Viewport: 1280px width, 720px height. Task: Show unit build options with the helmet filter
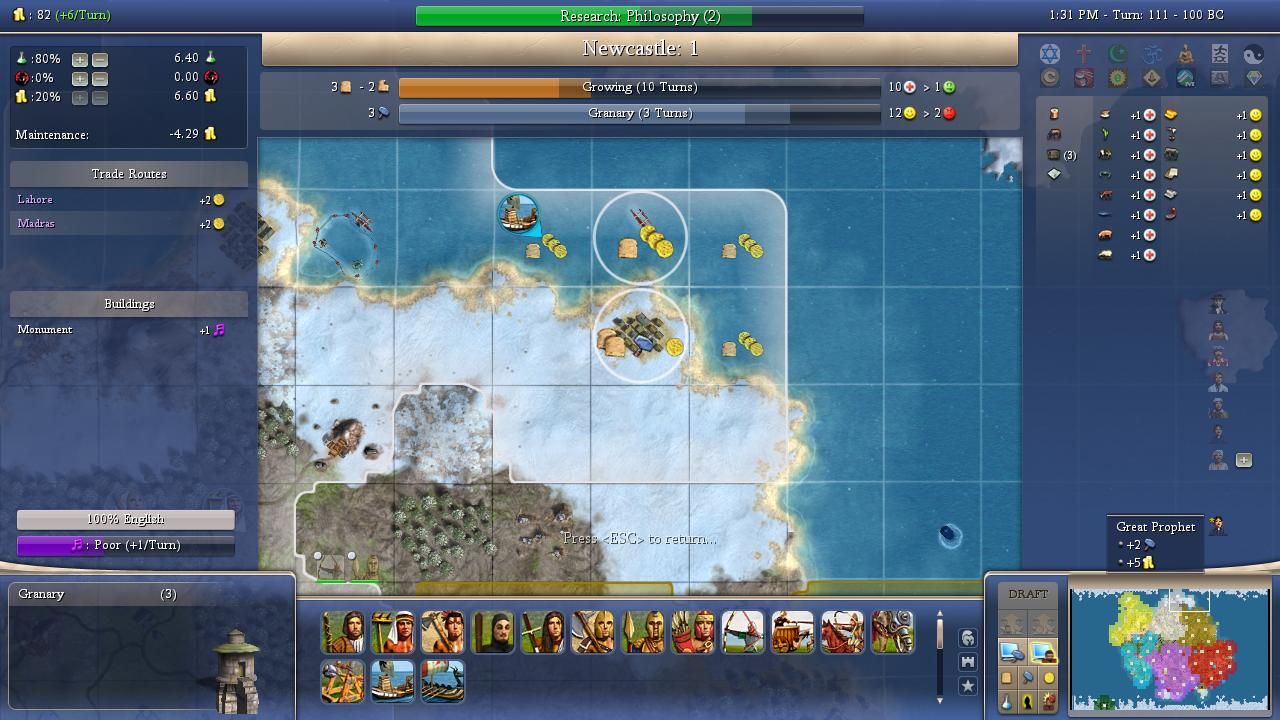point(967,638)
